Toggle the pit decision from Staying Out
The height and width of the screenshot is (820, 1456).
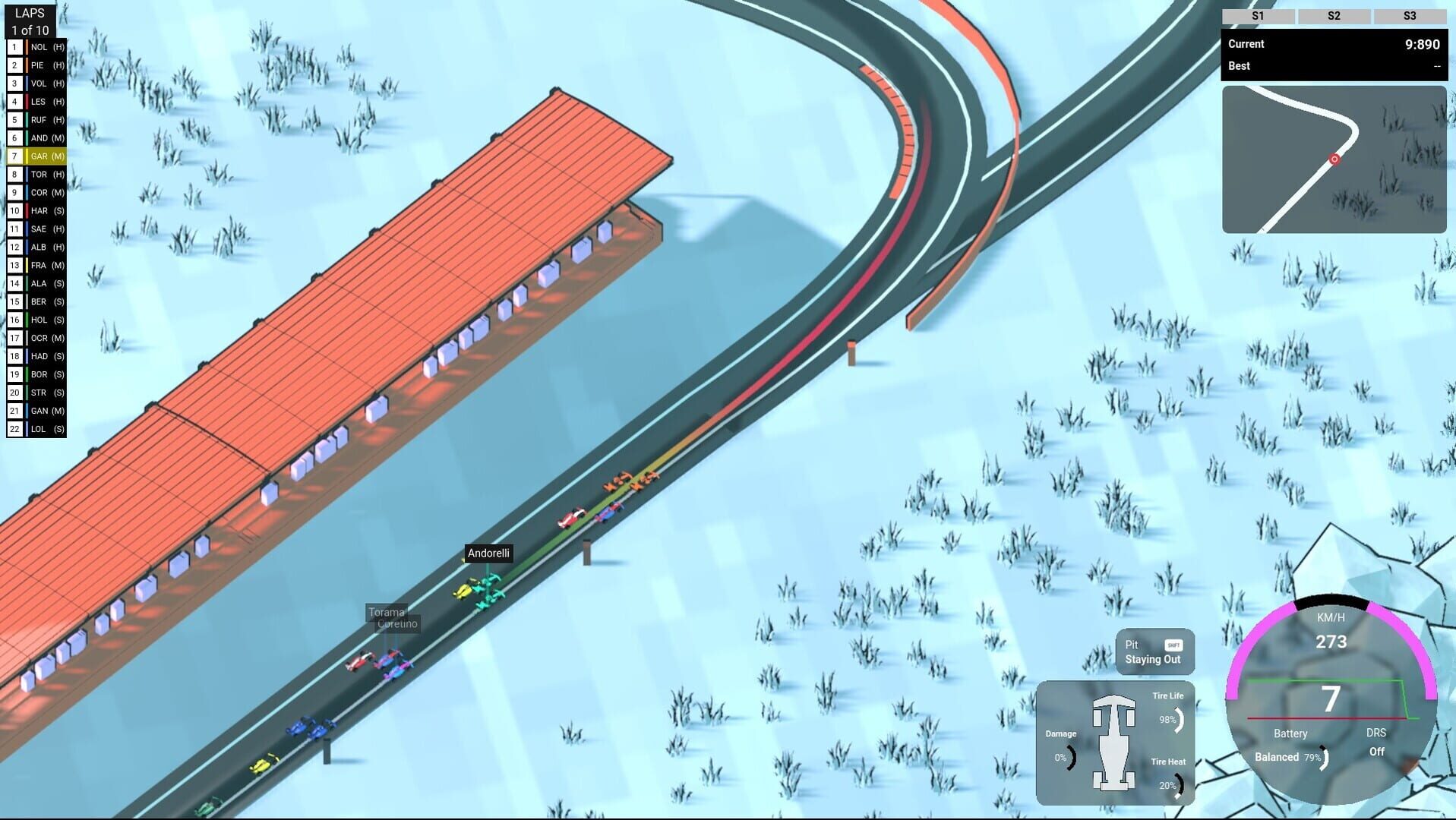tap(1153, 659)
